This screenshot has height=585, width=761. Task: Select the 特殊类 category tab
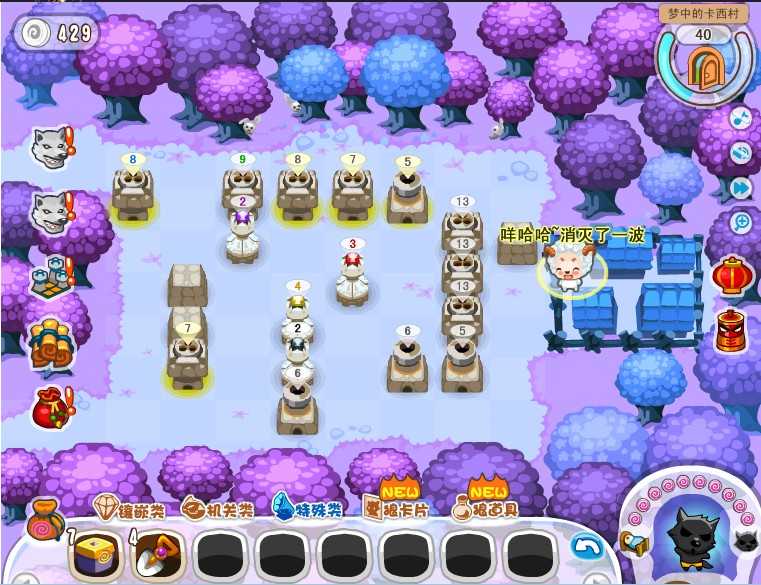[x=306, y=510]
